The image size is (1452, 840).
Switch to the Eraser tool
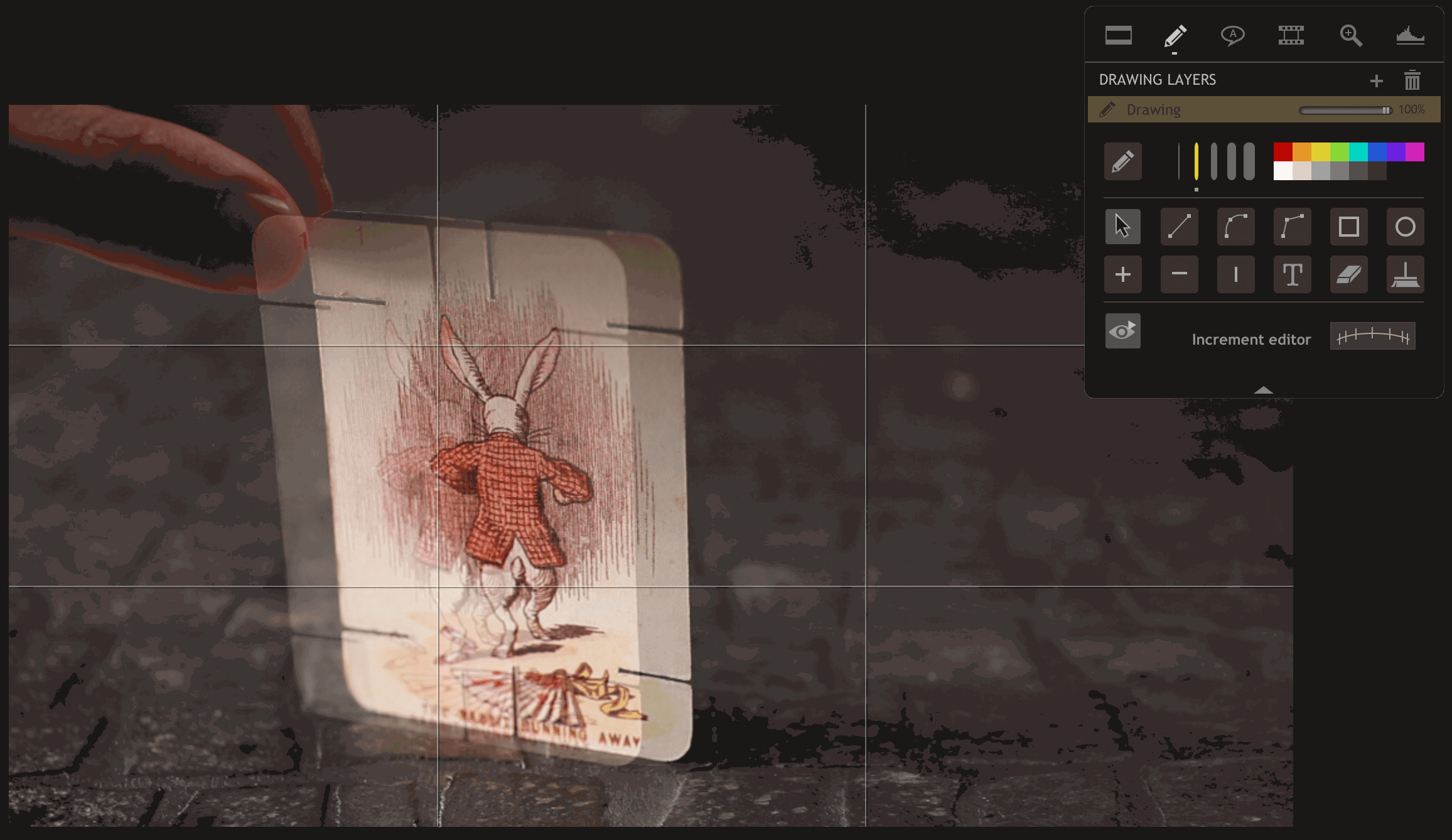pos(1348,274)
